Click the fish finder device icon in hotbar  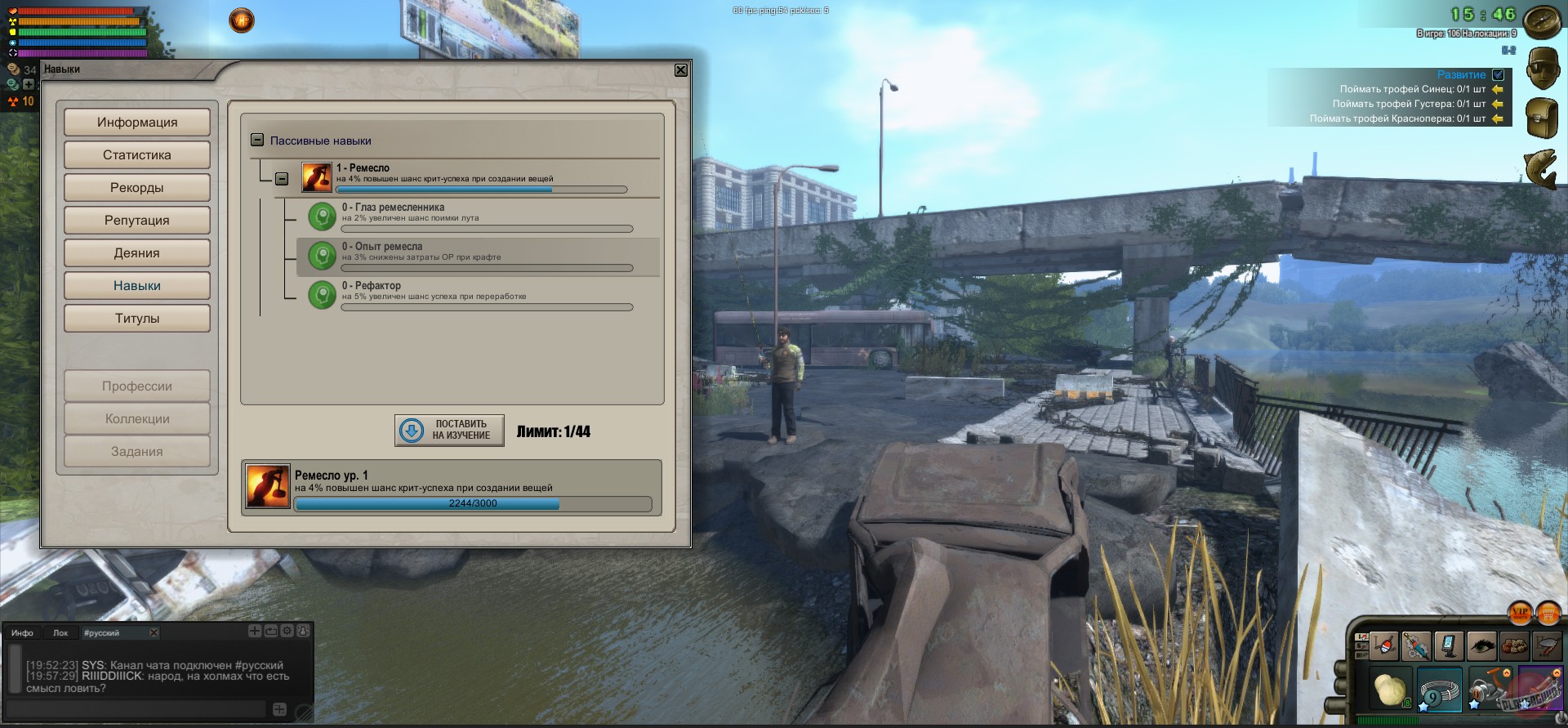(x=1450, y=646)
